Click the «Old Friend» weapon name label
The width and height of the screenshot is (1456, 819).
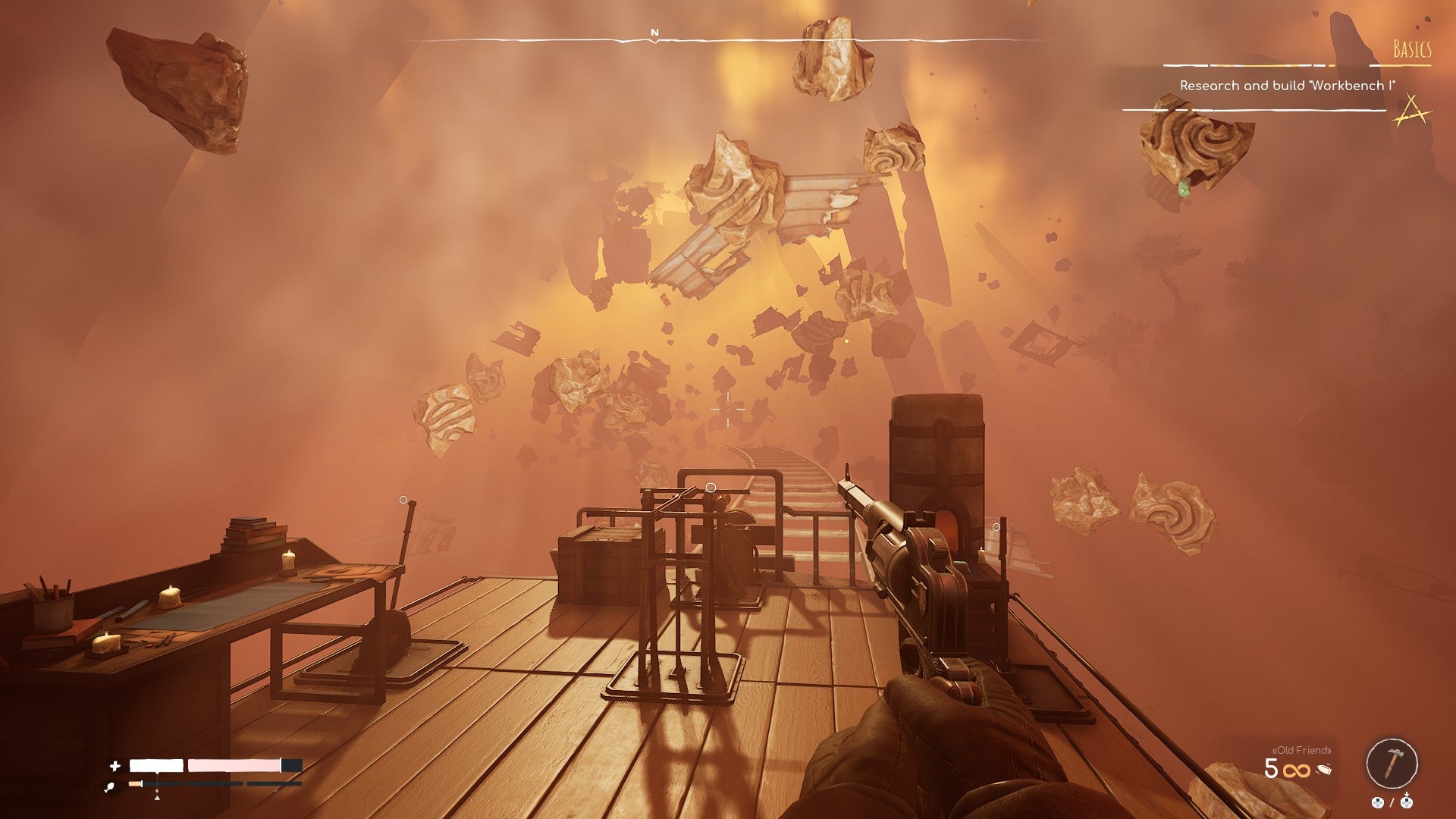1301,752
